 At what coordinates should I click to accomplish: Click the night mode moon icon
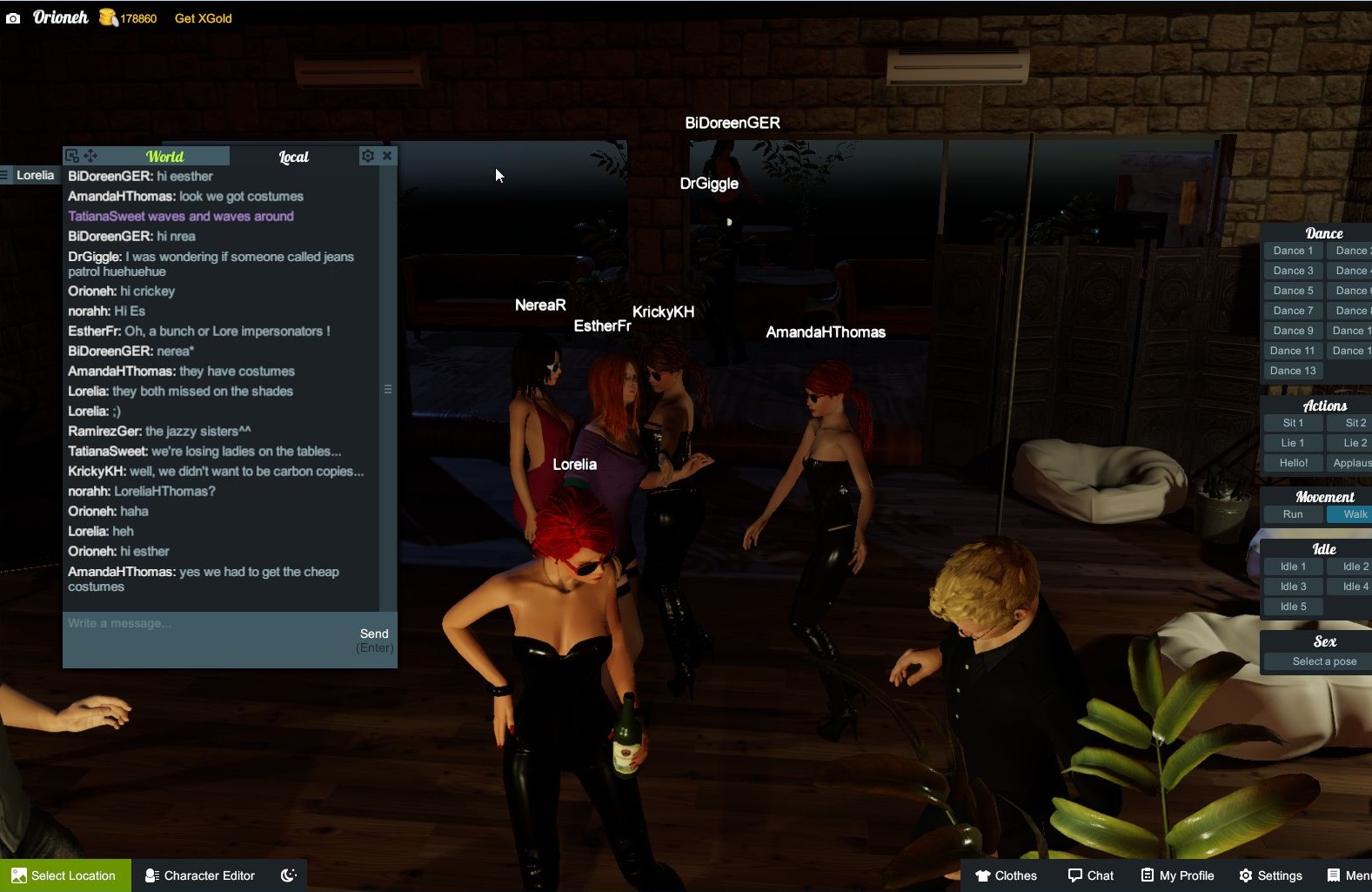click(x=288, y=875)
